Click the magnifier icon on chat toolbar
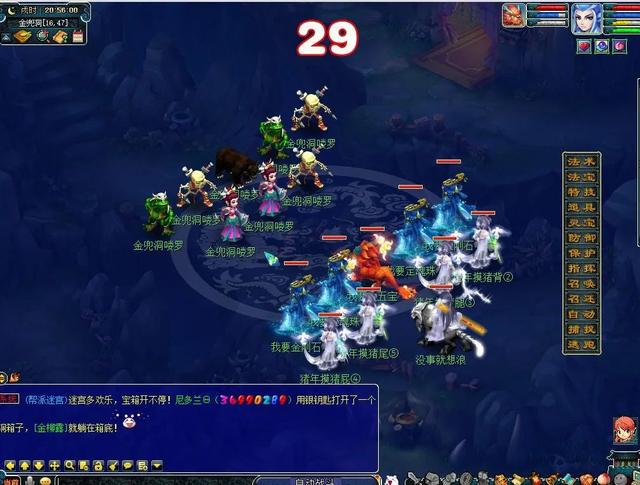The image size is (640, 485). pos(70,466)
